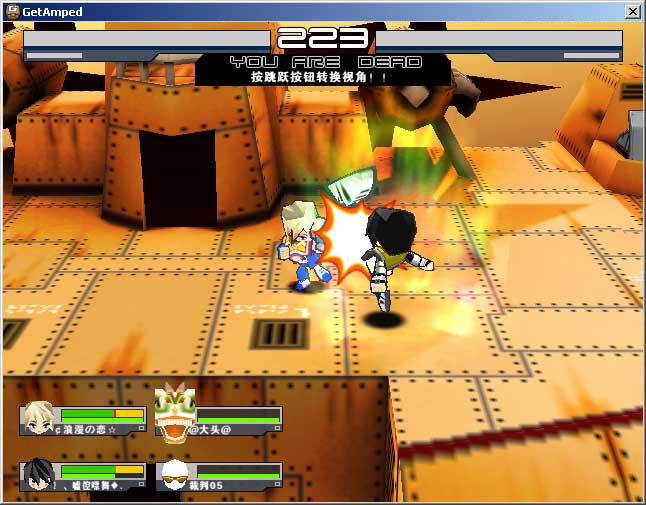Click the lion dance mask player portrait
Viewport: 646px width, 505px height.
[174, 414]
